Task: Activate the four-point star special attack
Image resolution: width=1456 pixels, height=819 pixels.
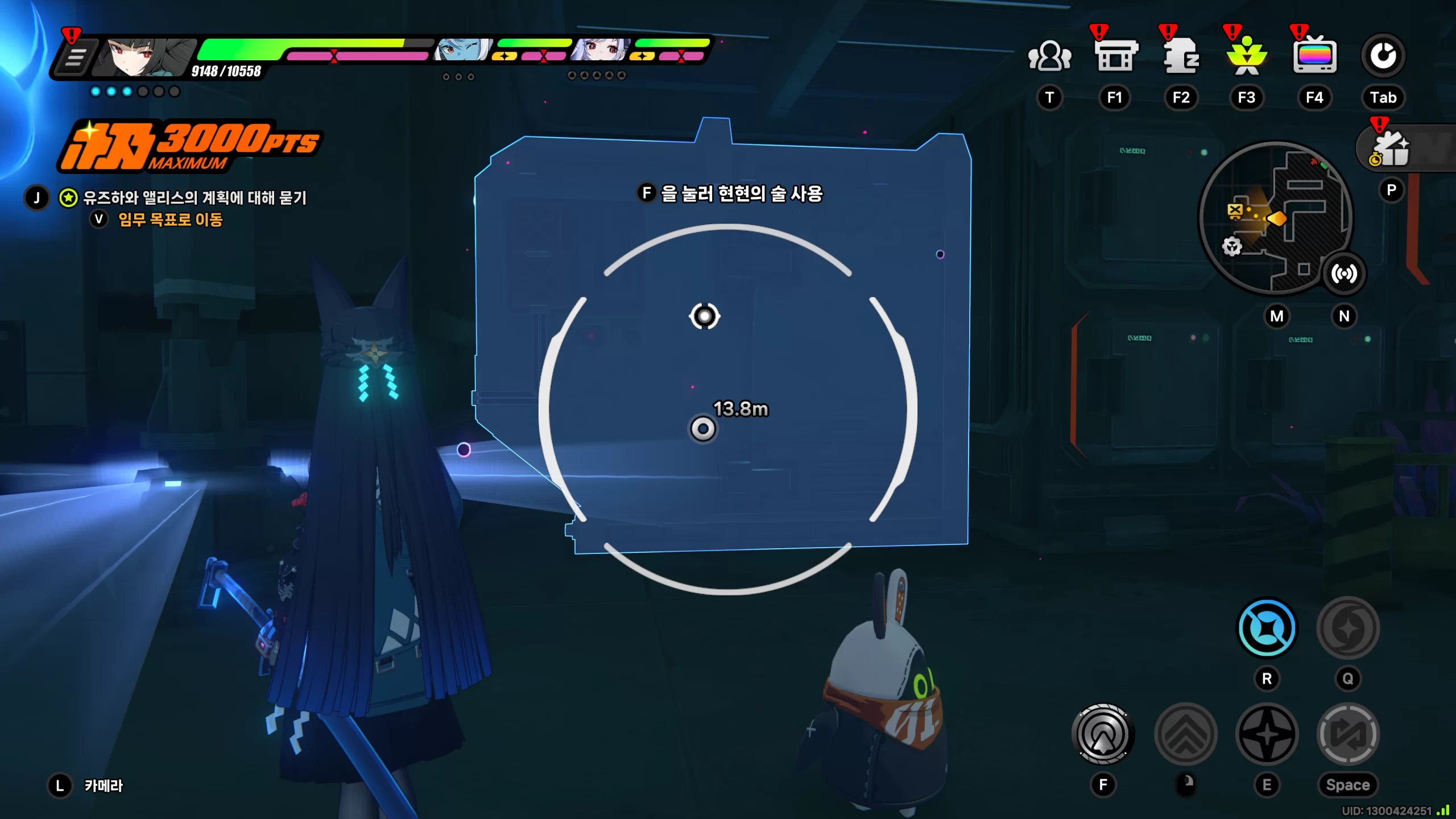Action: tap(1267, 734)
